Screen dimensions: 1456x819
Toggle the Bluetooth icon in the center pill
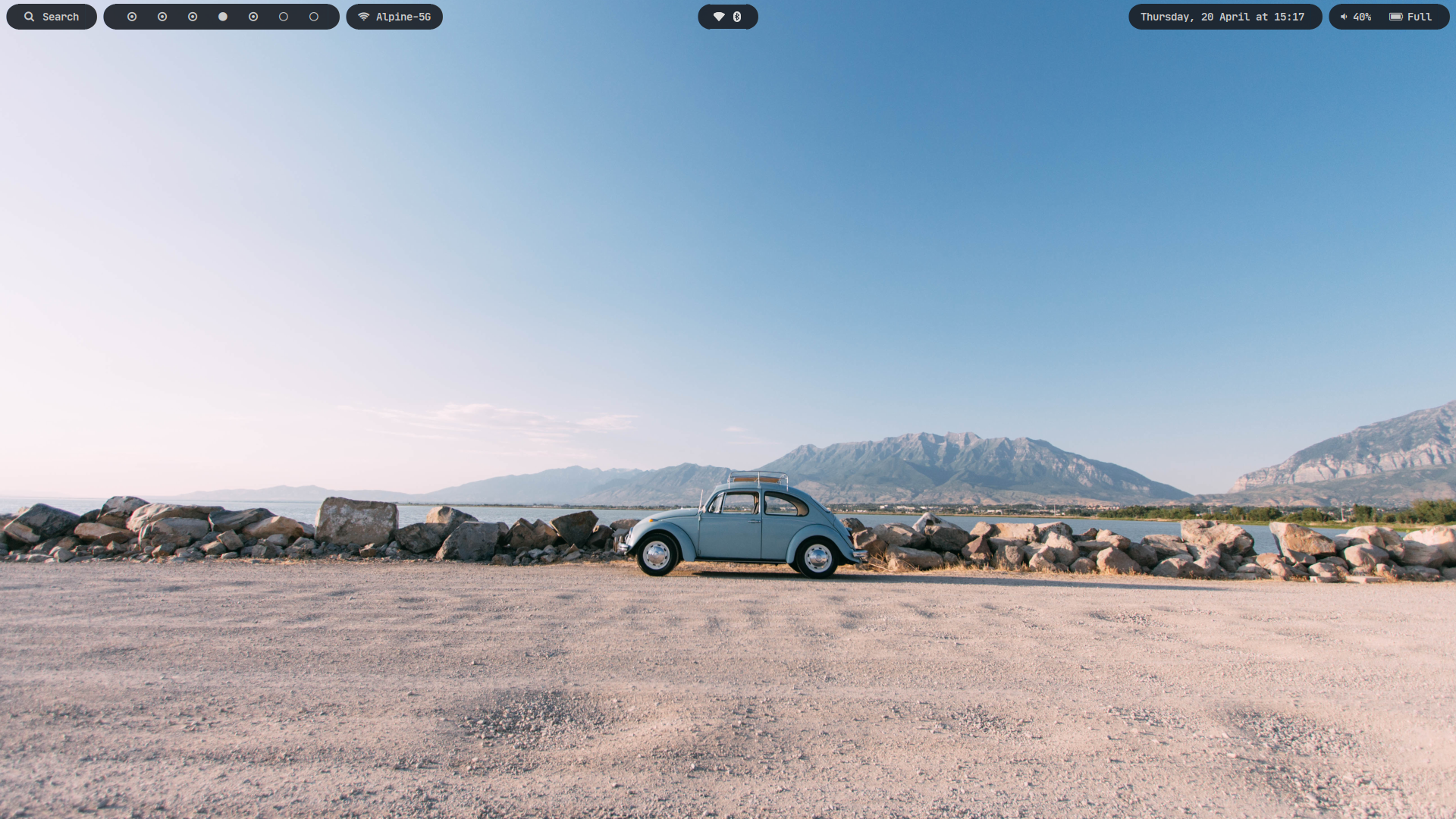click(x=737, y=17)
